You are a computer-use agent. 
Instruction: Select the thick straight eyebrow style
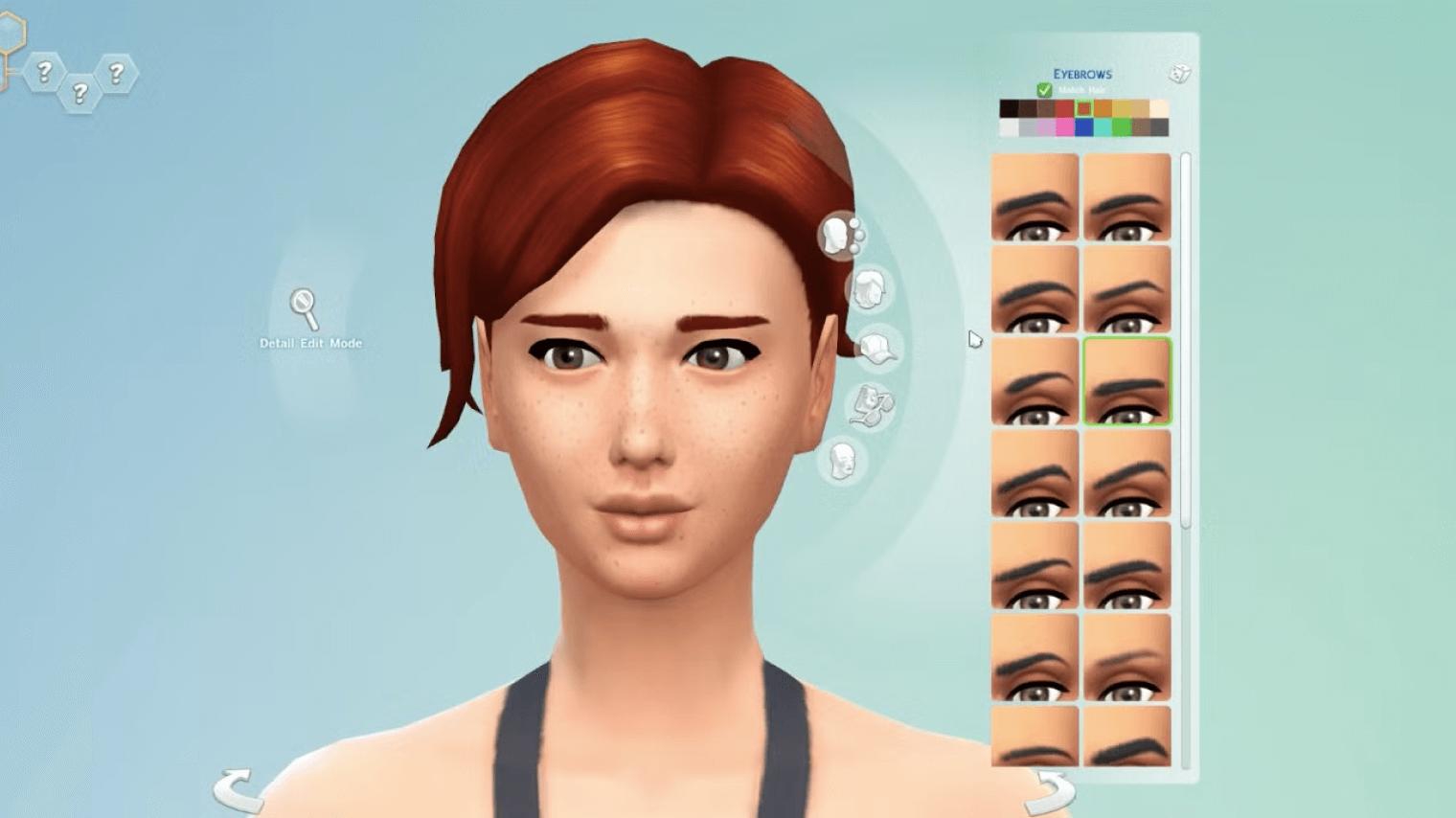point(1127,383)
